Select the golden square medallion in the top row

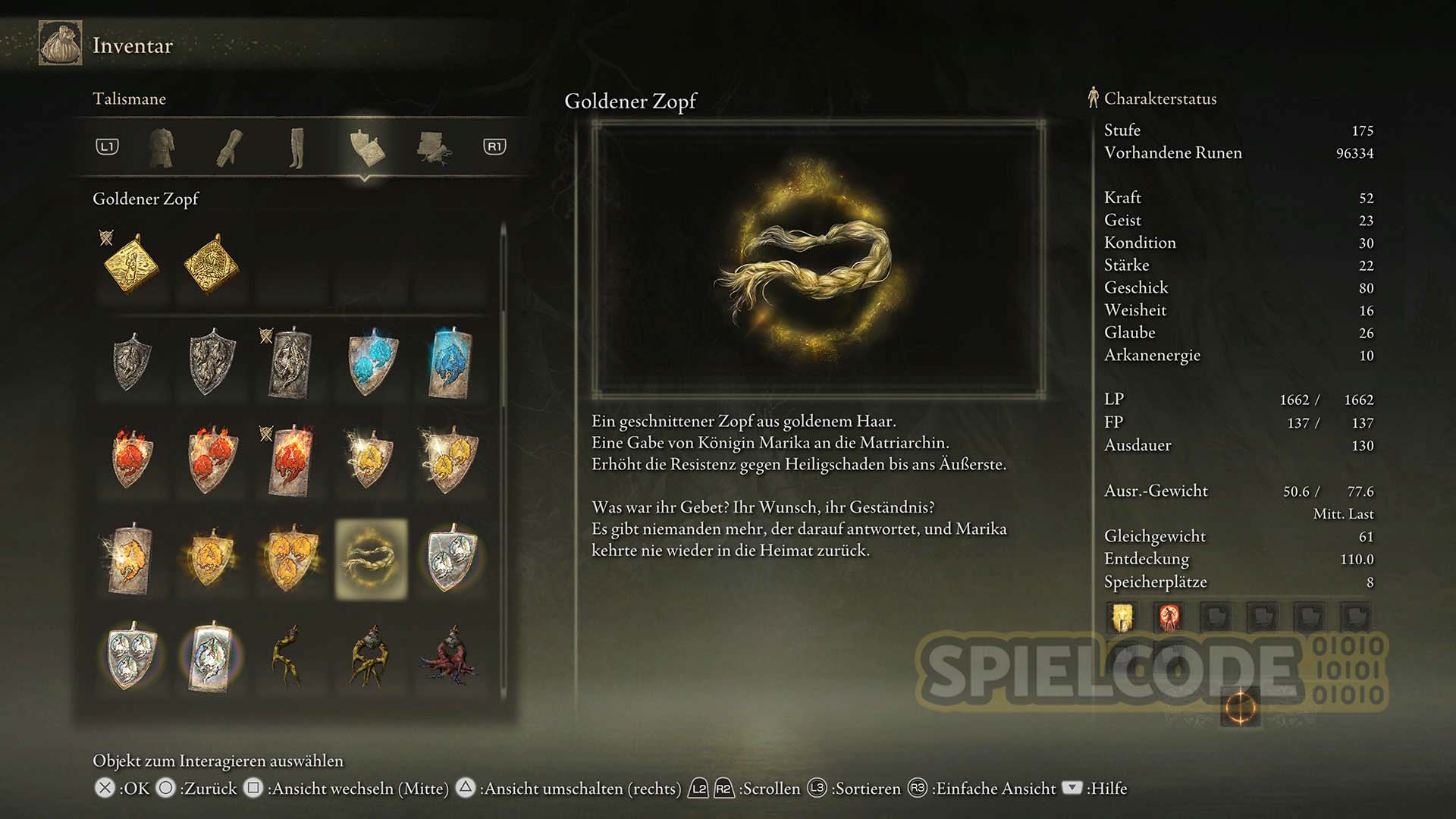(x=211, y=265)
